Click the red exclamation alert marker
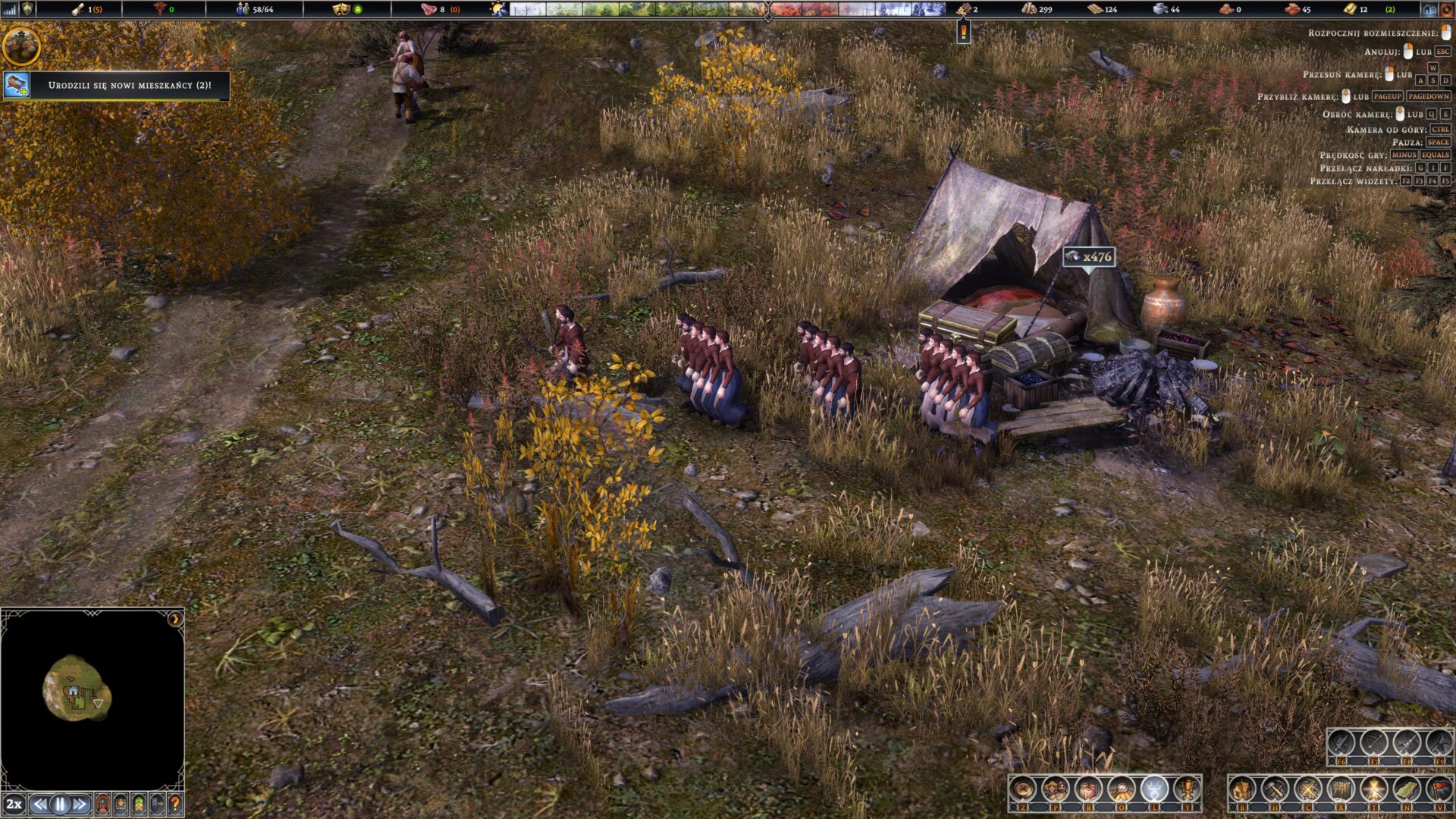 [964, 32]
